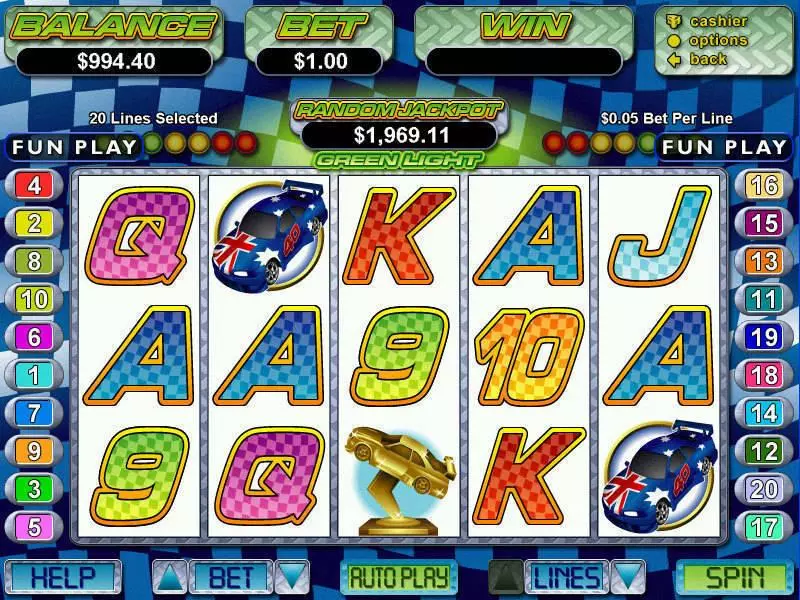The width and height of the screenshot is (800, 600).
Task: Activate payline 10 button
Action: click(35, 299)
